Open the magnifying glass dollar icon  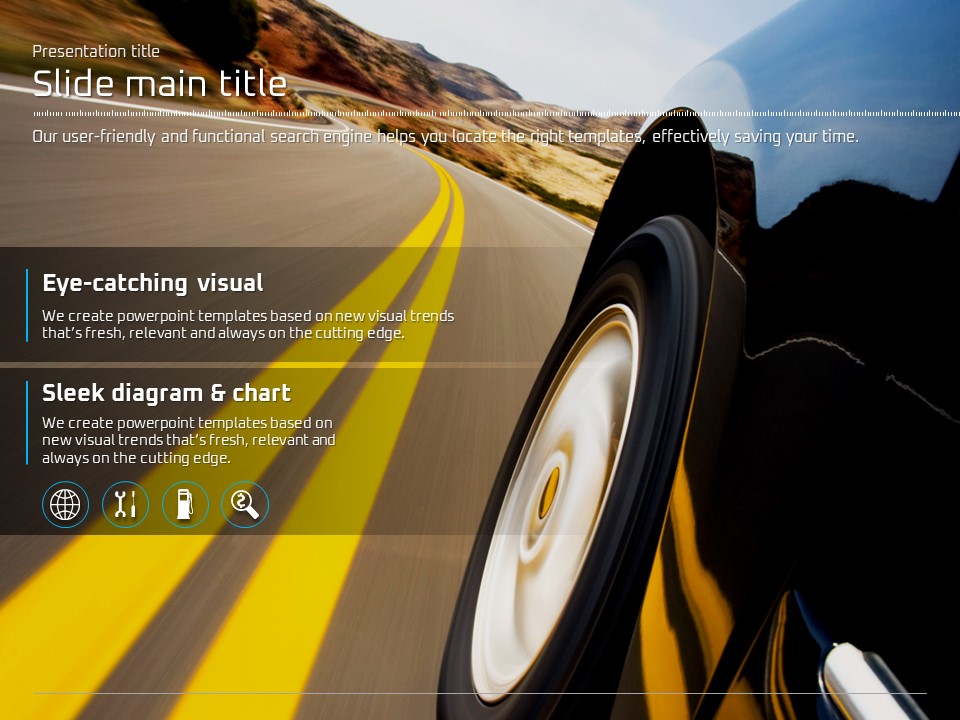point(245,504)
